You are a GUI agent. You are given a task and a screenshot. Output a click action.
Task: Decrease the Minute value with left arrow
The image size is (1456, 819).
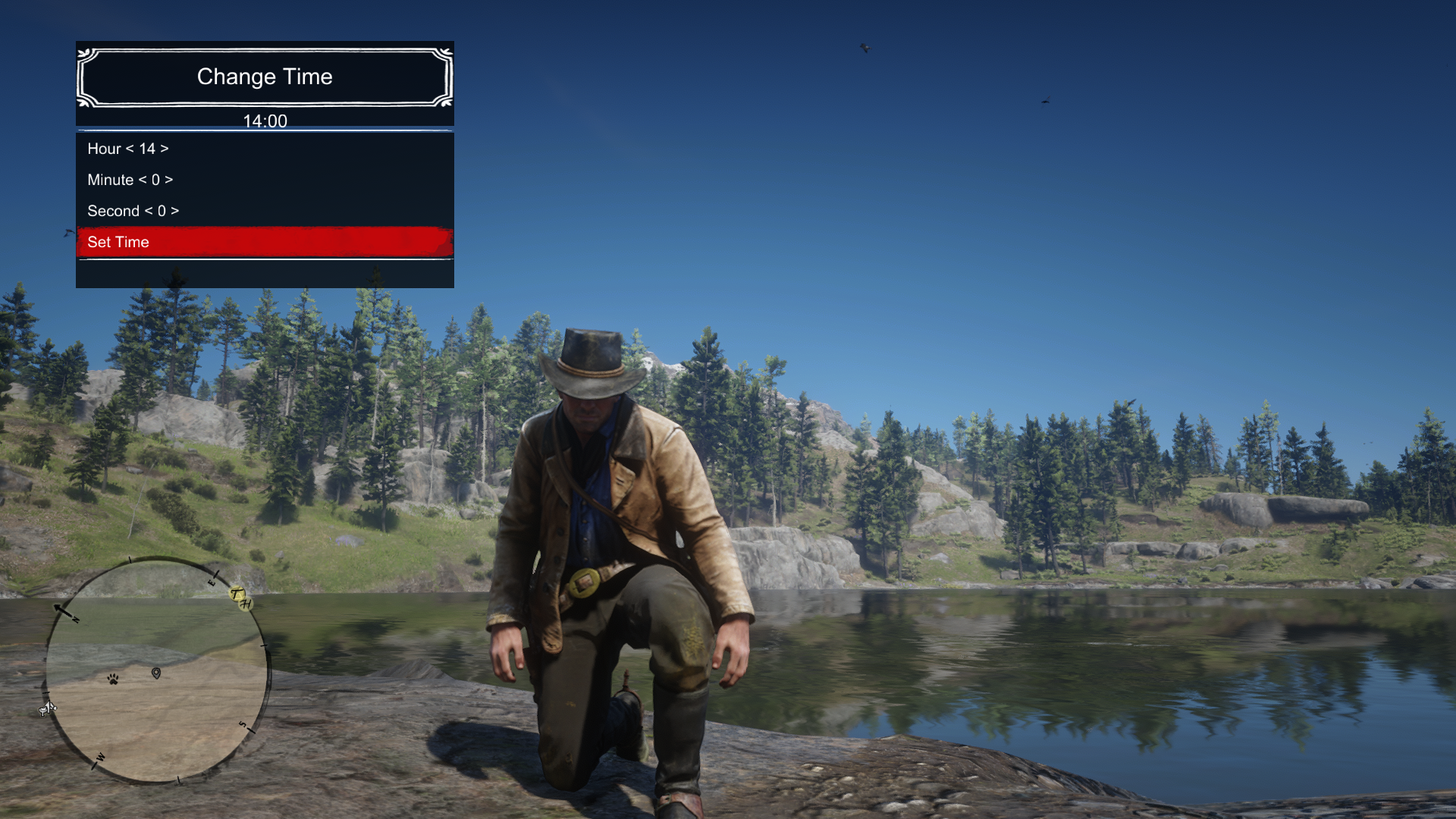(x=143, y=180)
